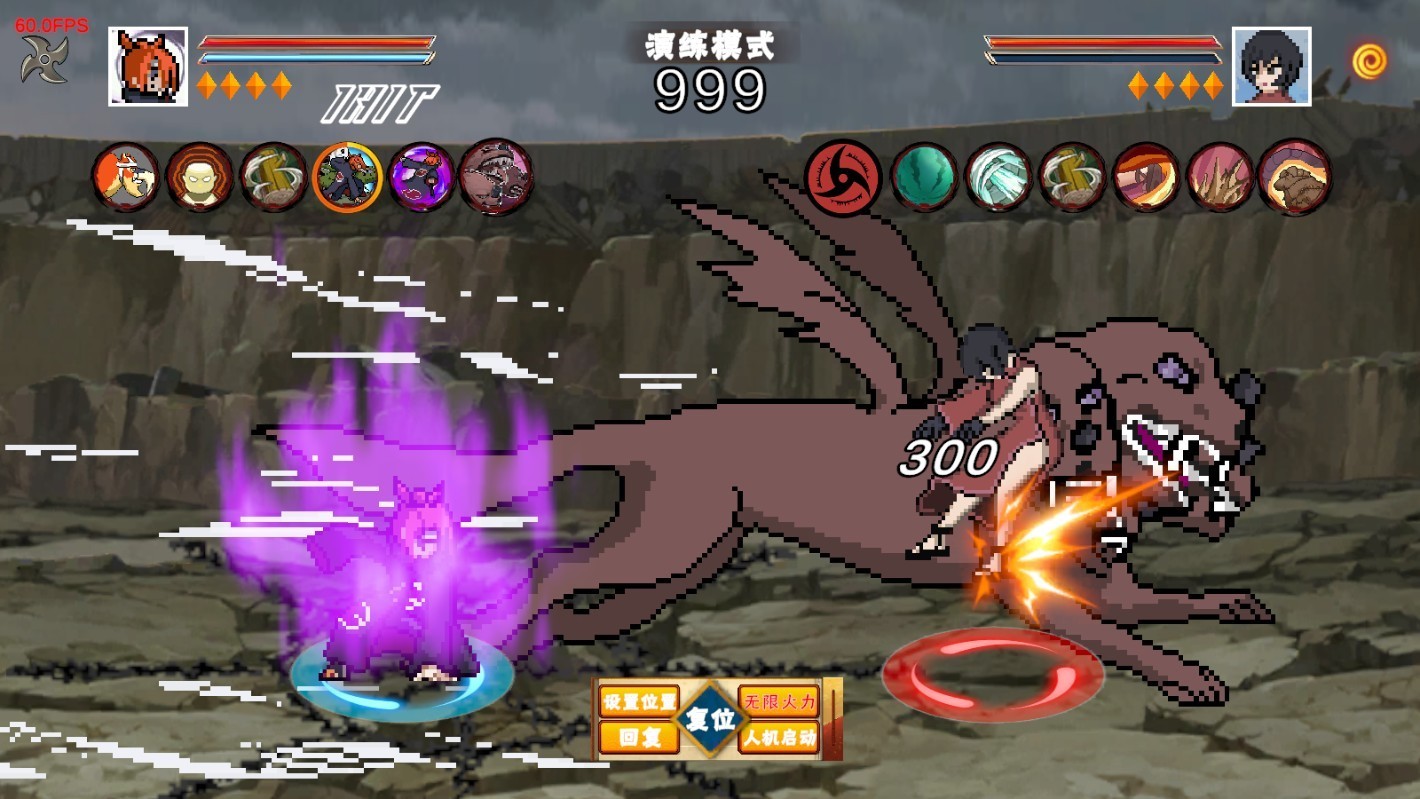Screen dimensions: 1420x799
Task: Click the orange spiral swirl icon
Action: (1369, 61)
